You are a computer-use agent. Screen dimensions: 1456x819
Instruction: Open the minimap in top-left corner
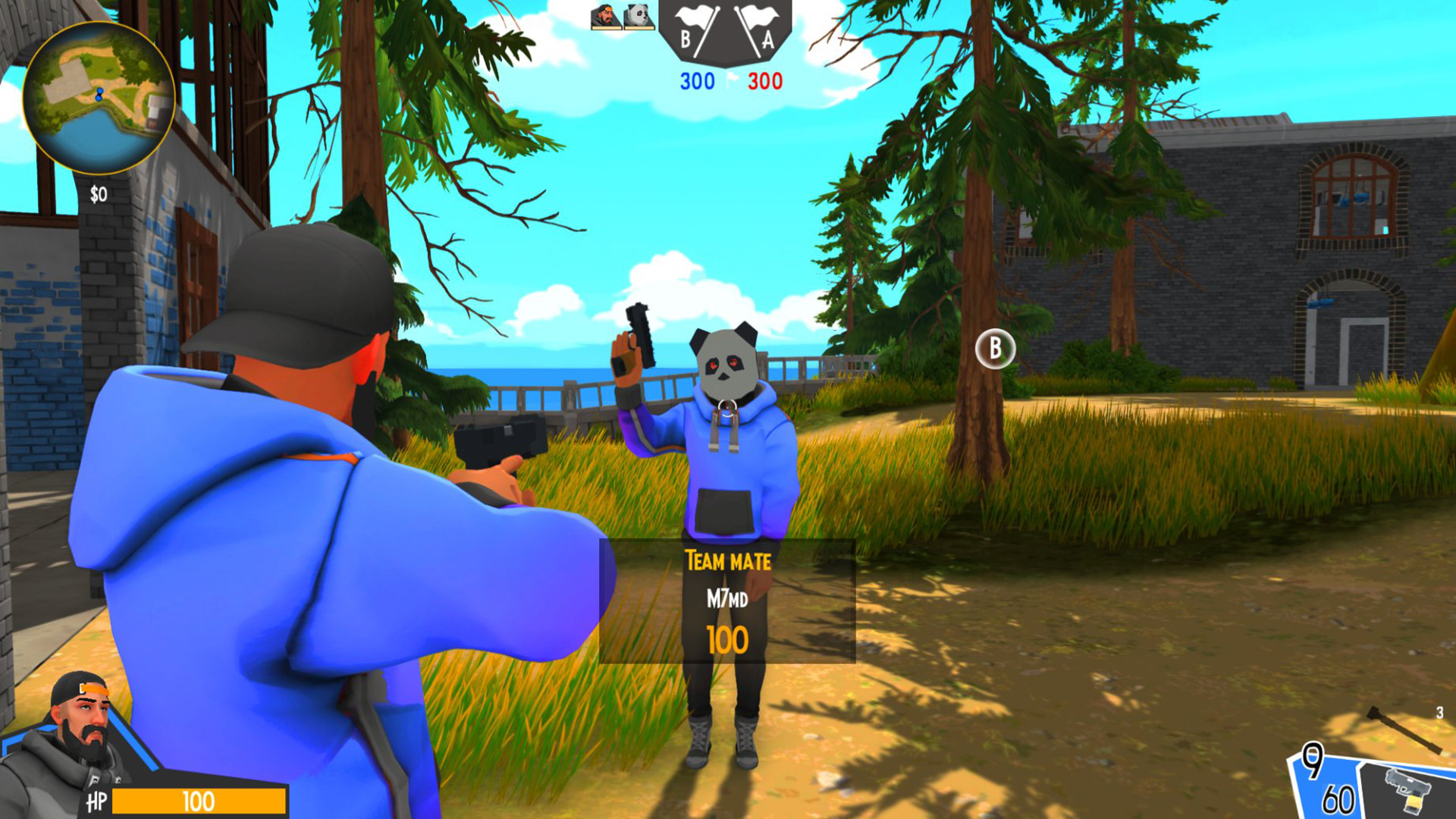(x=99, y=99)
